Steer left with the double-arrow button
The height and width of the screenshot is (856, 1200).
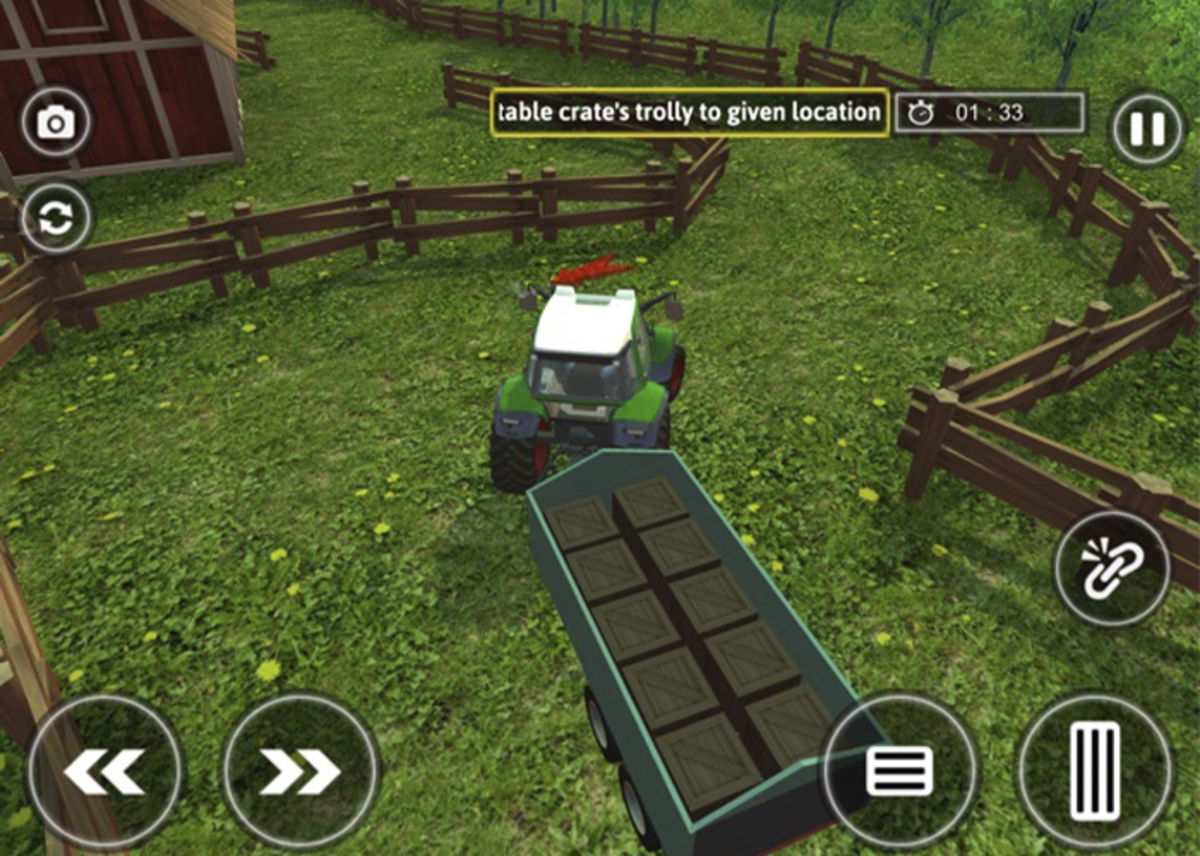(104, 773)
